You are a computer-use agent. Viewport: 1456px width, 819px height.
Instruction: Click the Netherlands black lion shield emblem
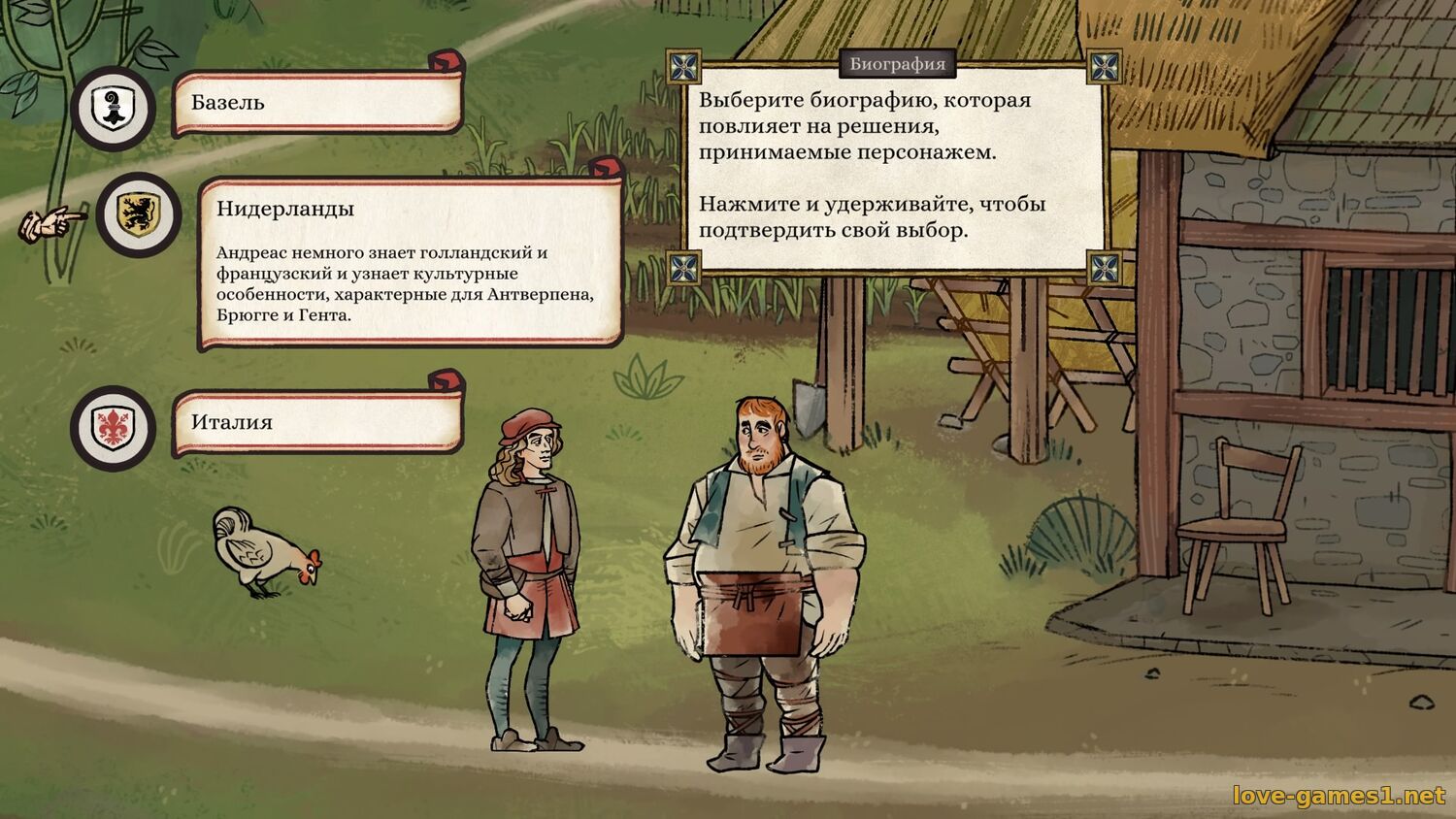(139, 214)
